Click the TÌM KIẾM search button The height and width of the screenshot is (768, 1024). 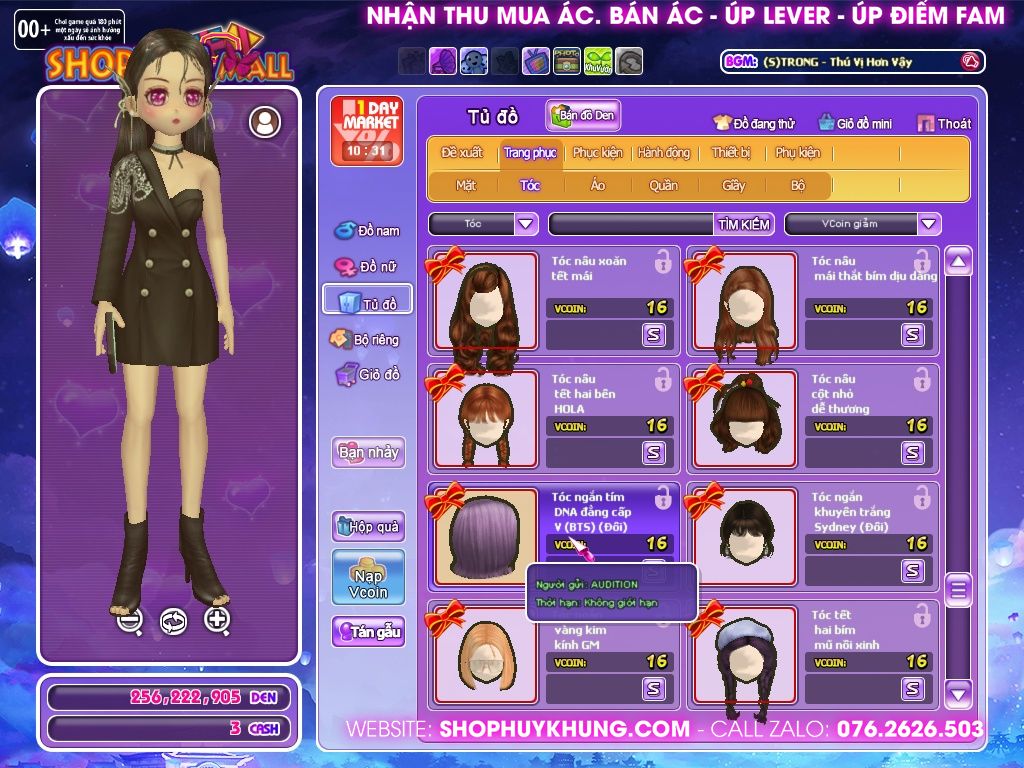[744, 224]
